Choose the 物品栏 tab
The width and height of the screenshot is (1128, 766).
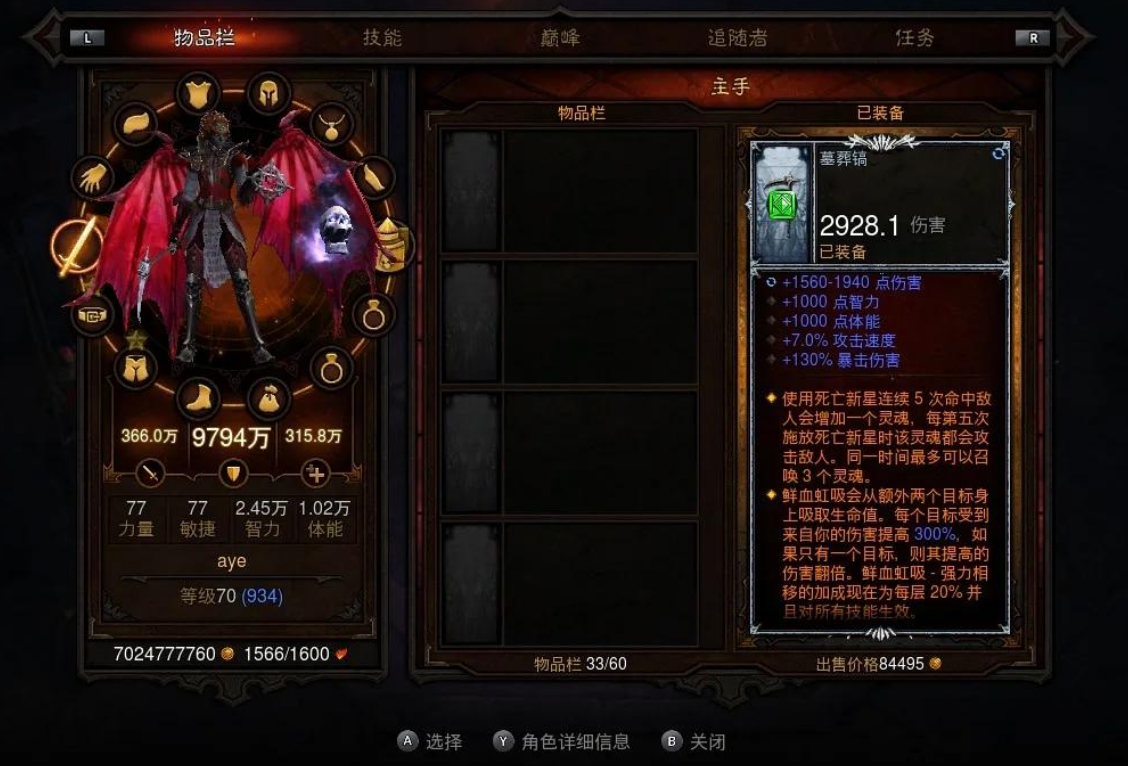click(205, 38)
